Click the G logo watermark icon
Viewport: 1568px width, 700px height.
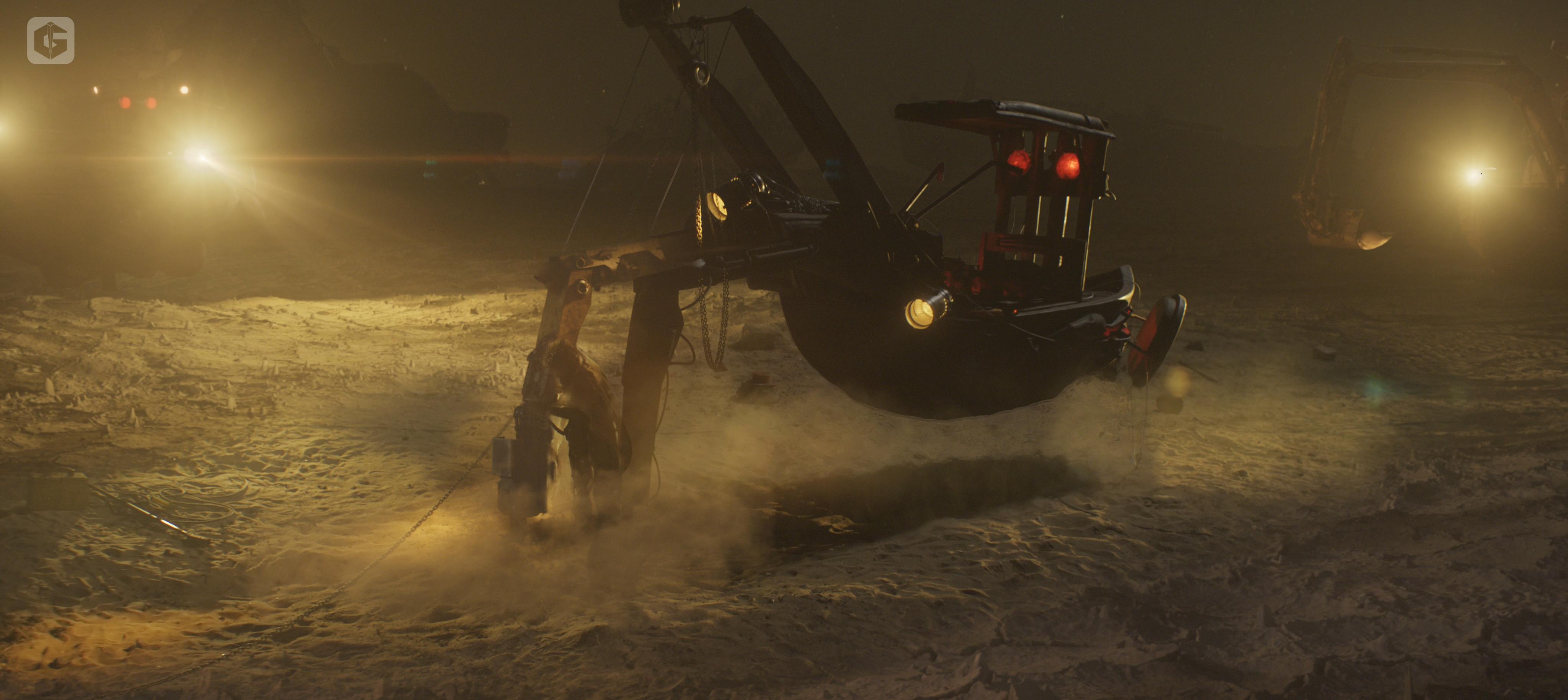tap(51, 41)
